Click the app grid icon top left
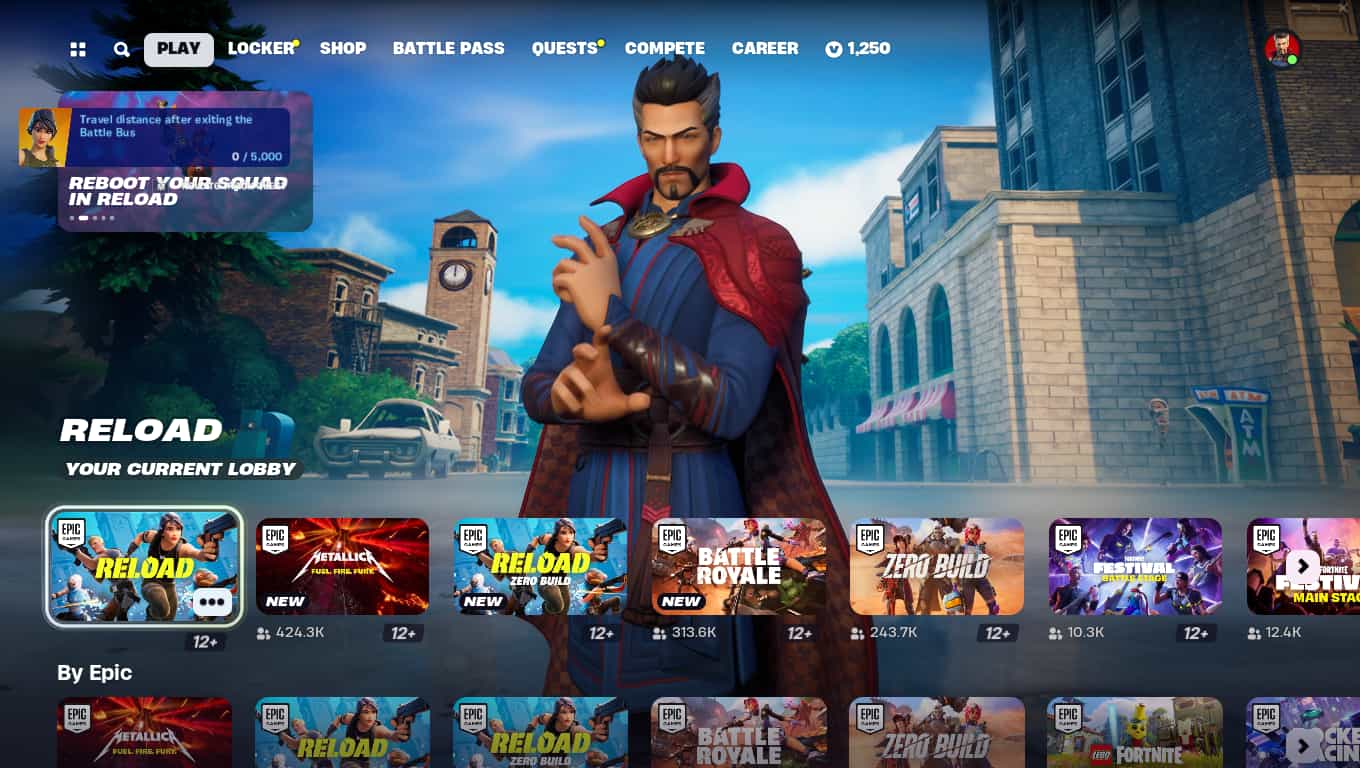 (x=78, y=47)
